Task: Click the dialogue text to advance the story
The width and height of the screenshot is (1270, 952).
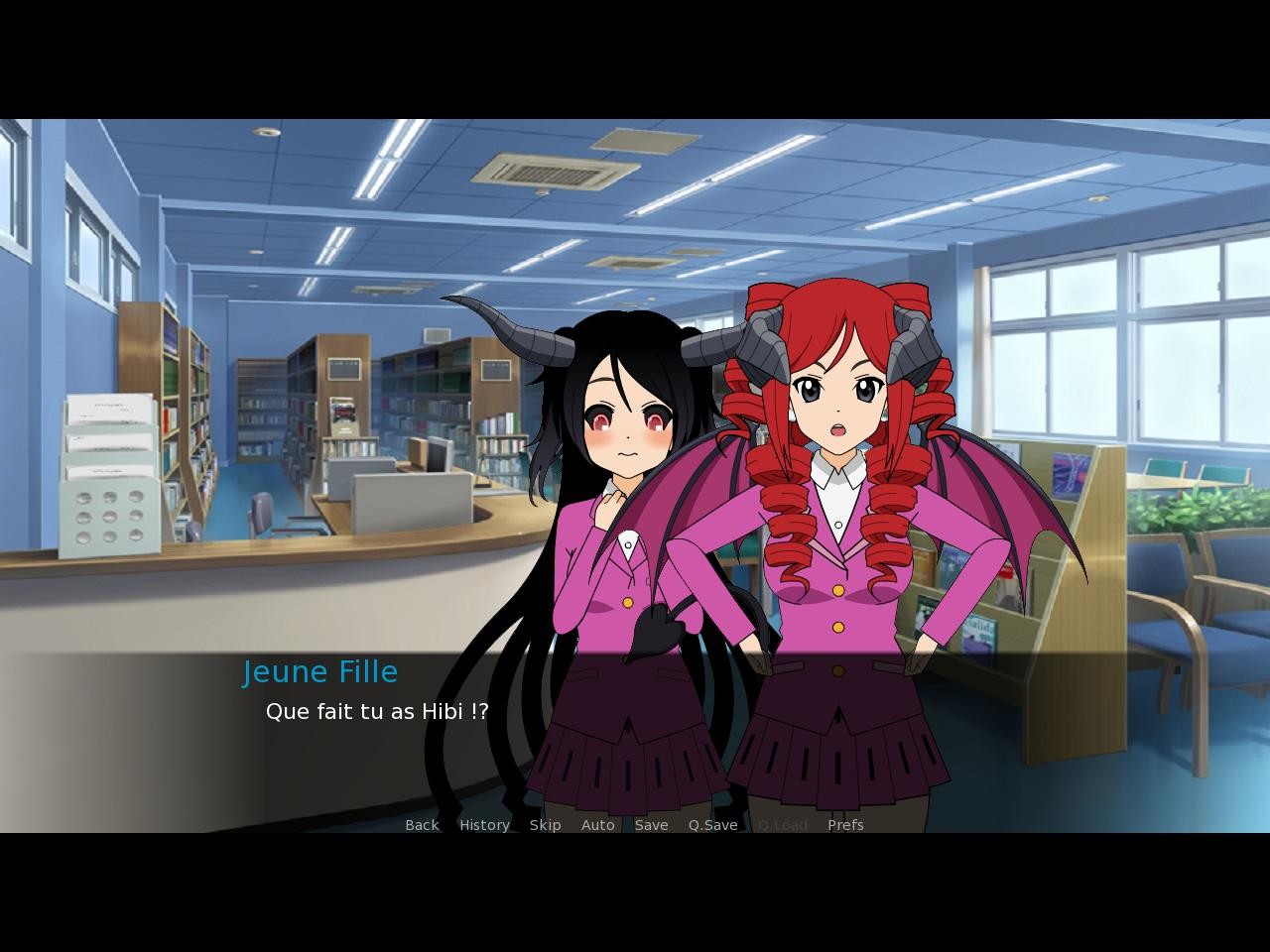Action: 377,711
